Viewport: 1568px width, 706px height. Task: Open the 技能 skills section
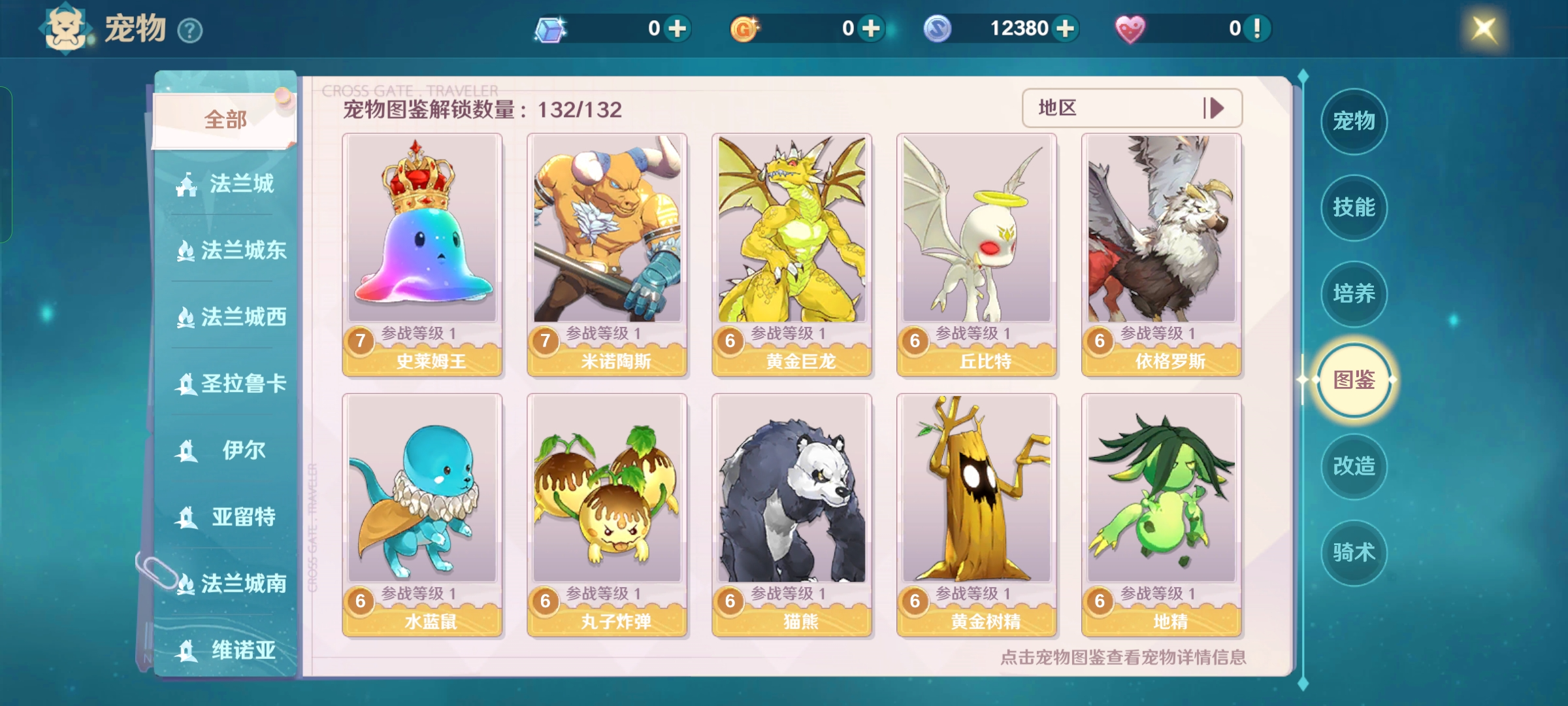(x=1354, y=207)
